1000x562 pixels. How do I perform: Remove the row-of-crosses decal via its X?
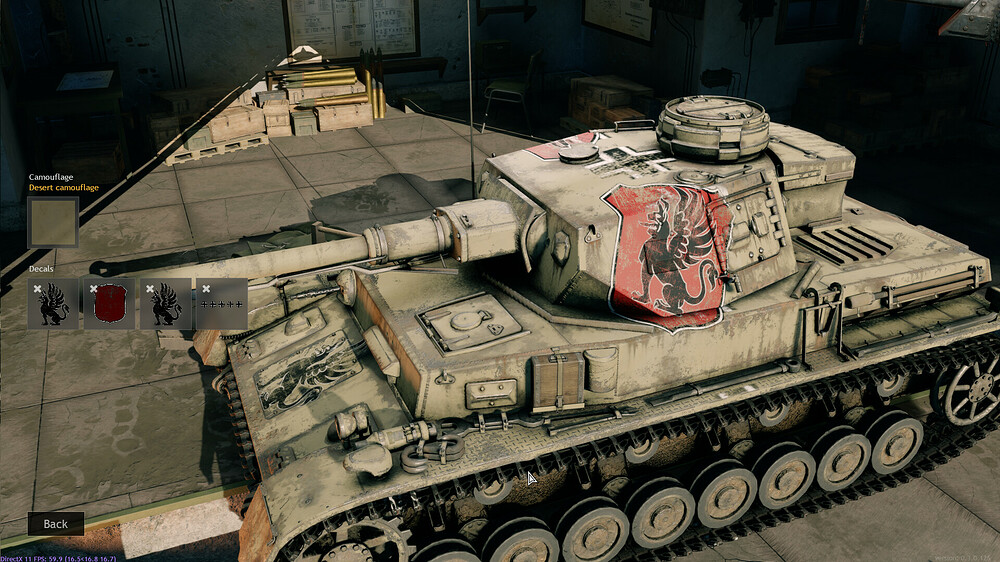tap(206, 289)
